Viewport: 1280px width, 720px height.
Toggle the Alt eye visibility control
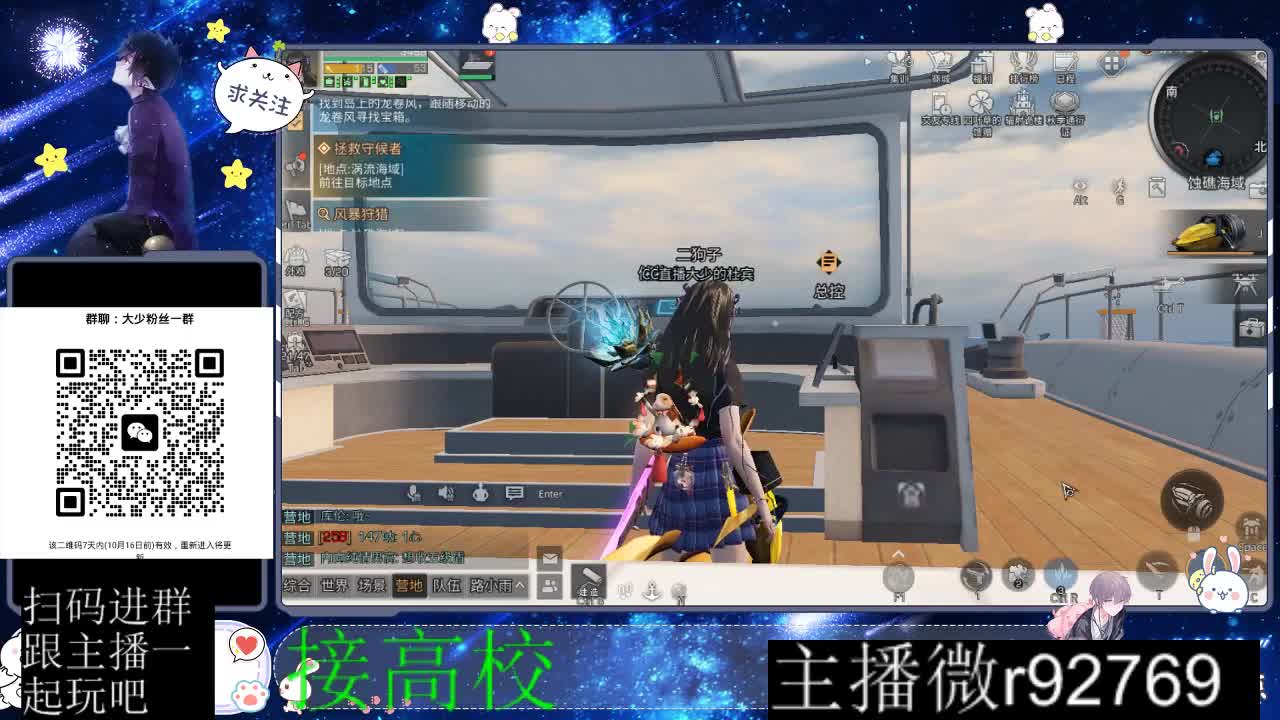pyautogui.click(x=1080, y=187)
